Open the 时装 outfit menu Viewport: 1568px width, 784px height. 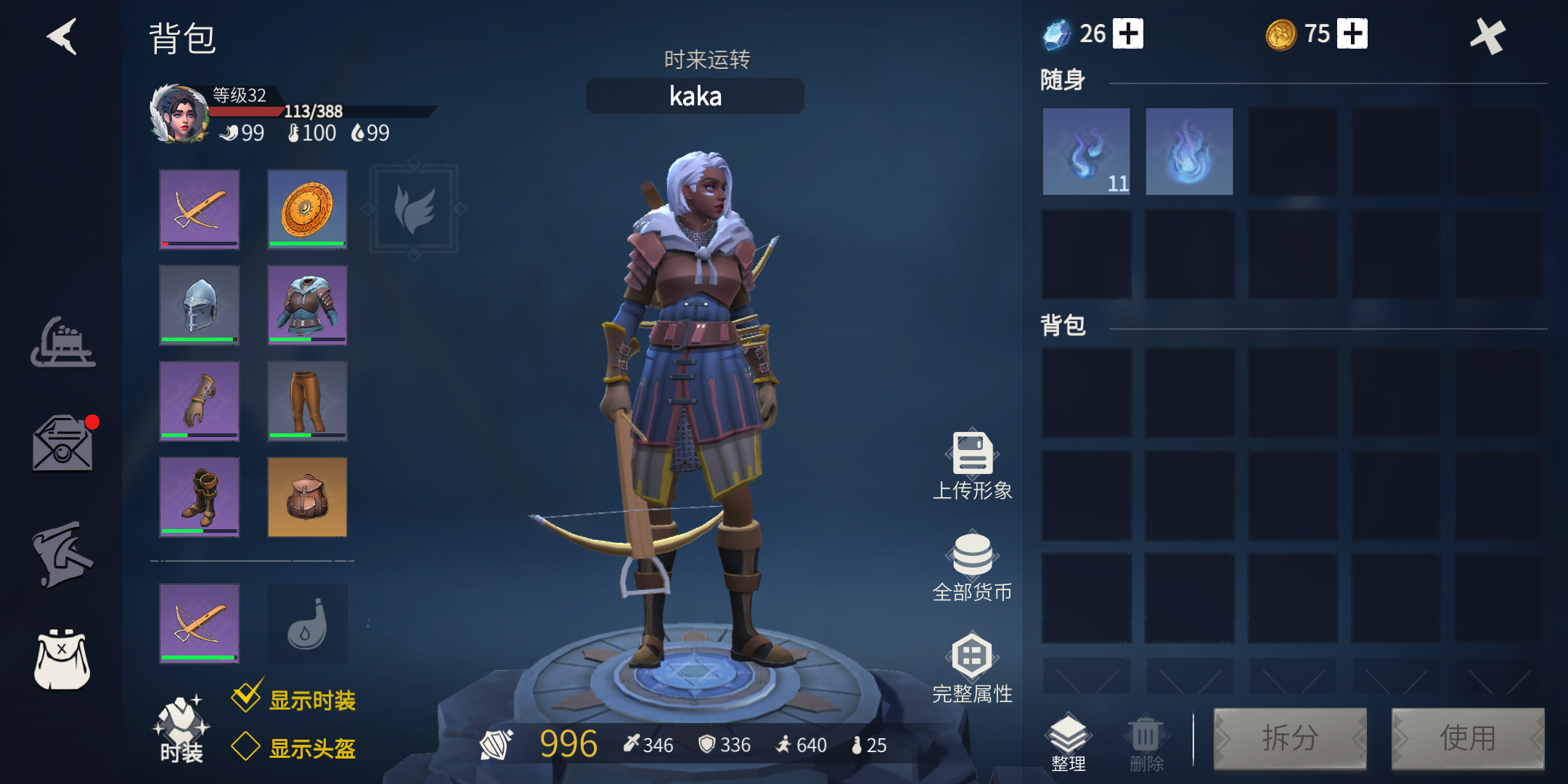pyautogui.click(x=181, y=730)
